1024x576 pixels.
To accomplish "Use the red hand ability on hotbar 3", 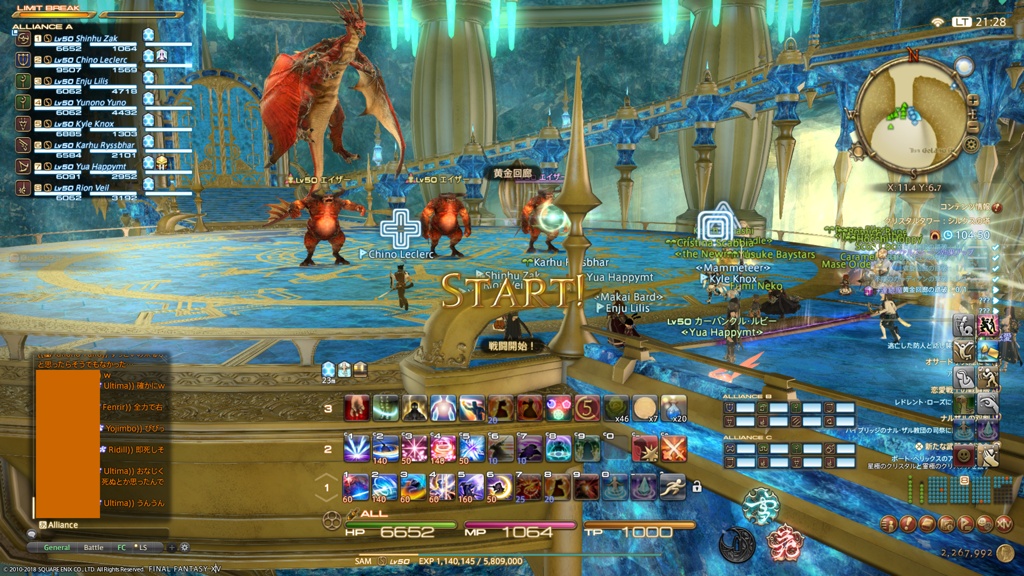I will [356, 408].
